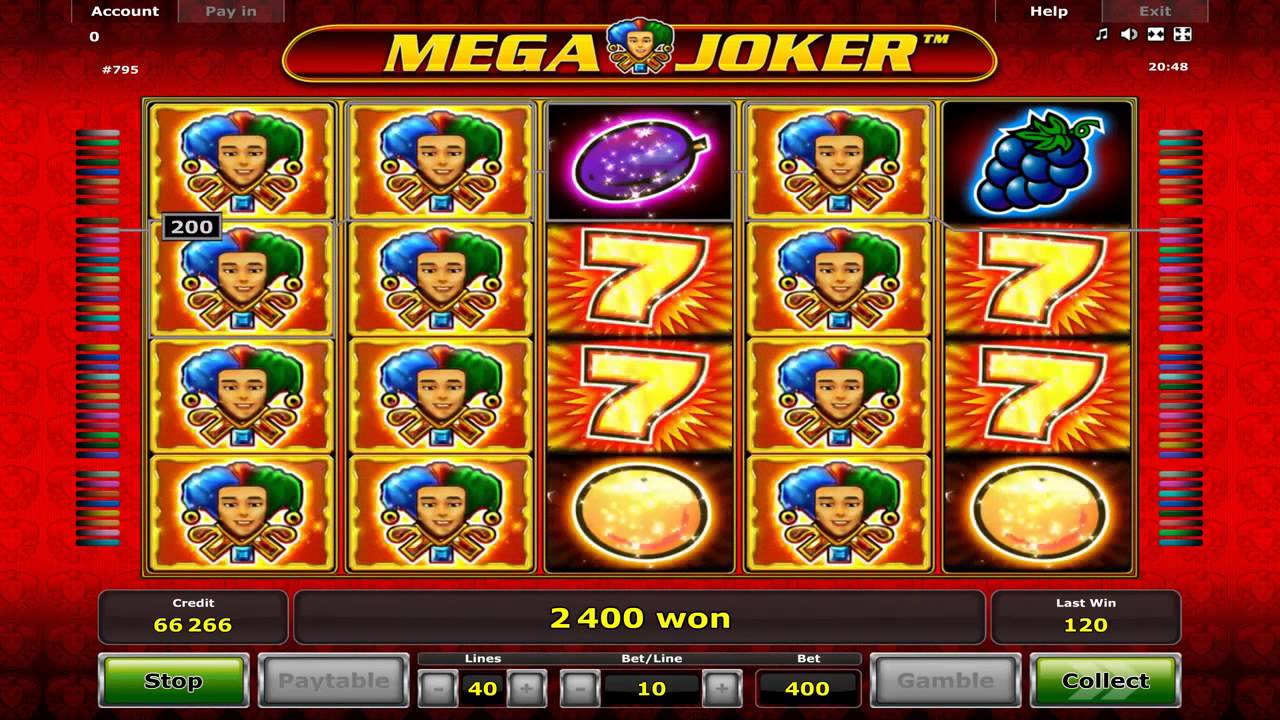The height and width of the screenshot is (720, 1280).
Task: Collect the winnings
Action: tap(1105, 681)
